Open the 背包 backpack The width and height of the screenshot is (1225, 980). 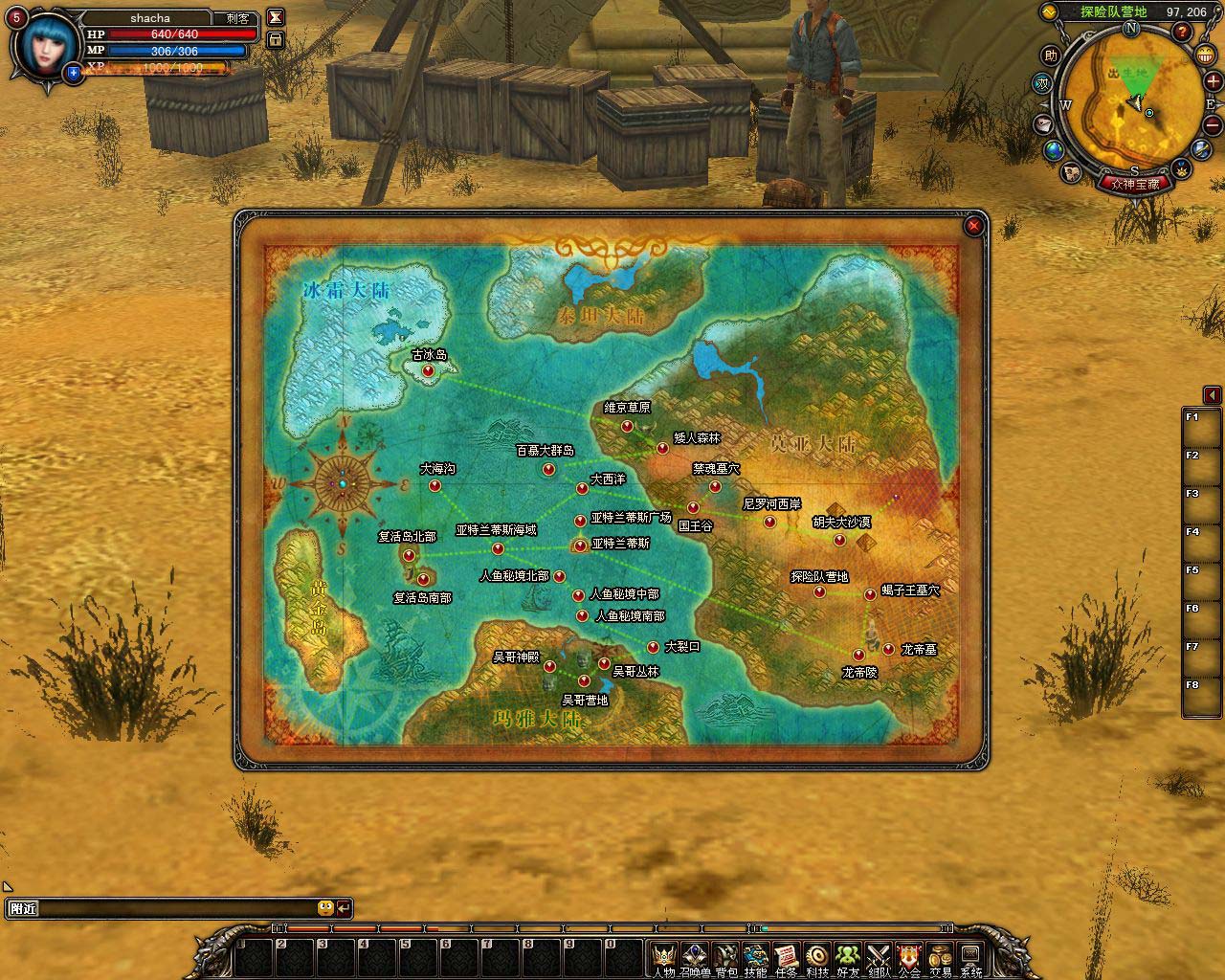pos(726,956)
